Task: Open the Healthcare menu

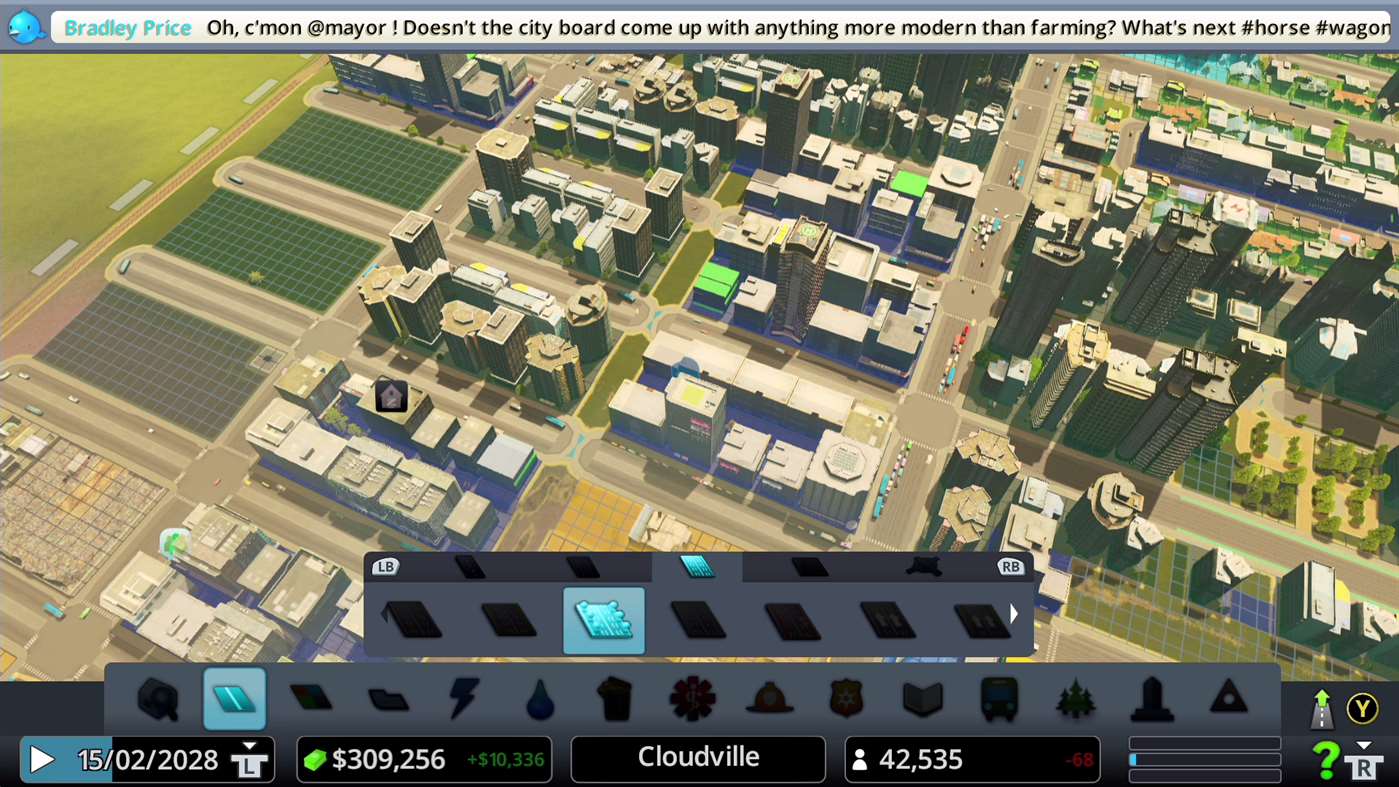Action: [692, 700]
